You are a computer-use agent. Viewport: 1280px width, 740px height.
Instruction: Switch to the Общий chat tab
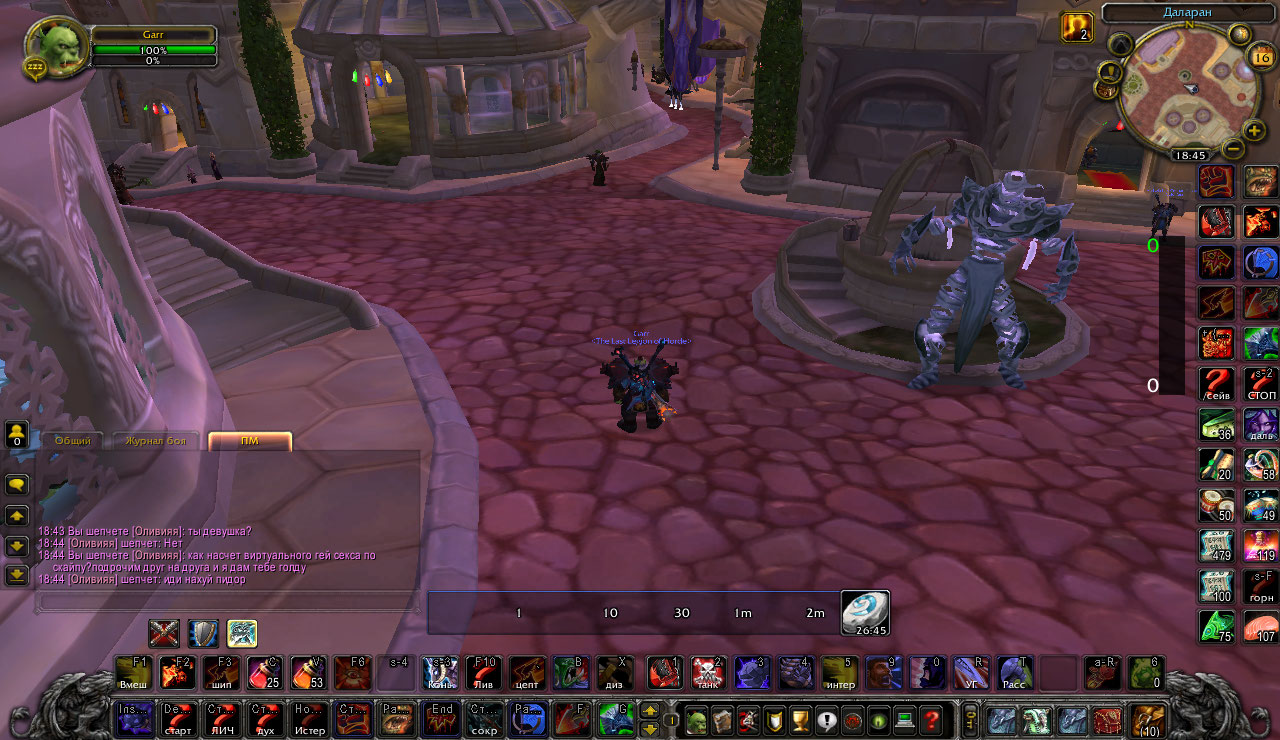pos(73,441)
